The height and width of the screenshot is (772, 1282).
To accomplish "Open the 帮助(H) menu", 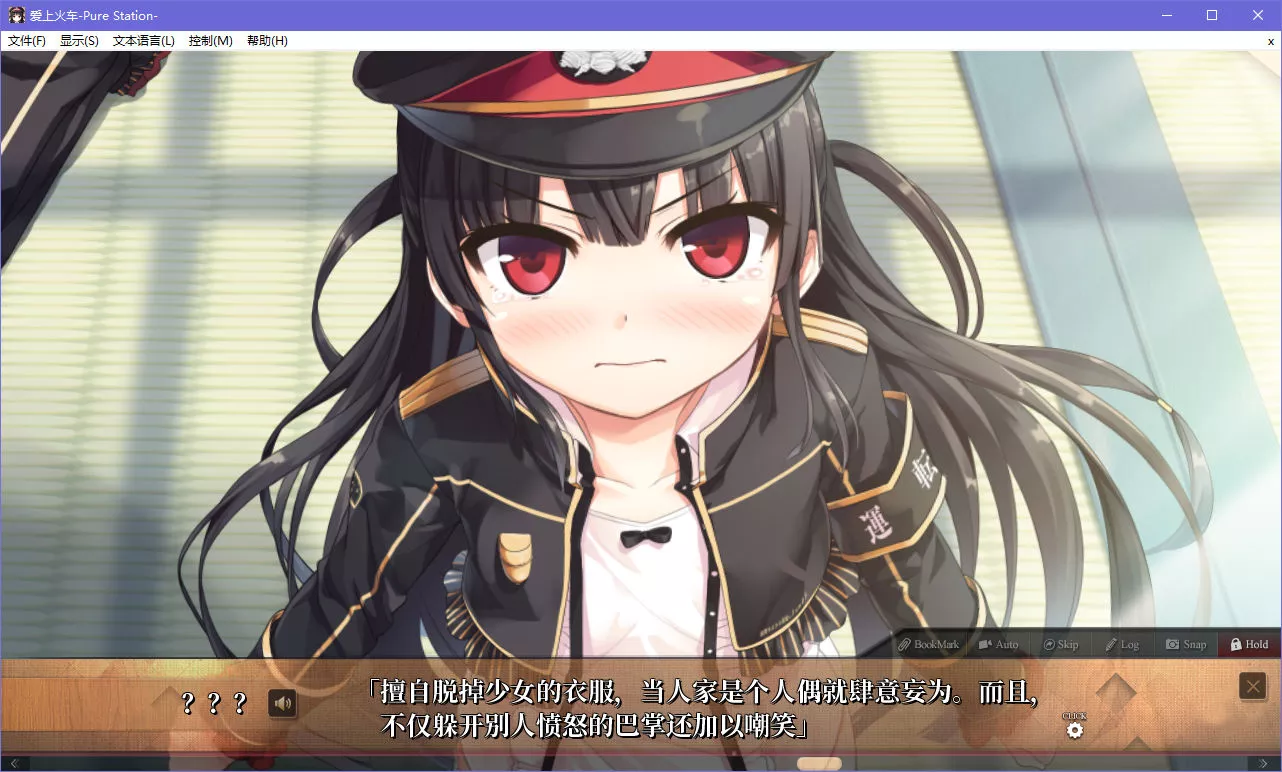I will point(267,41).
